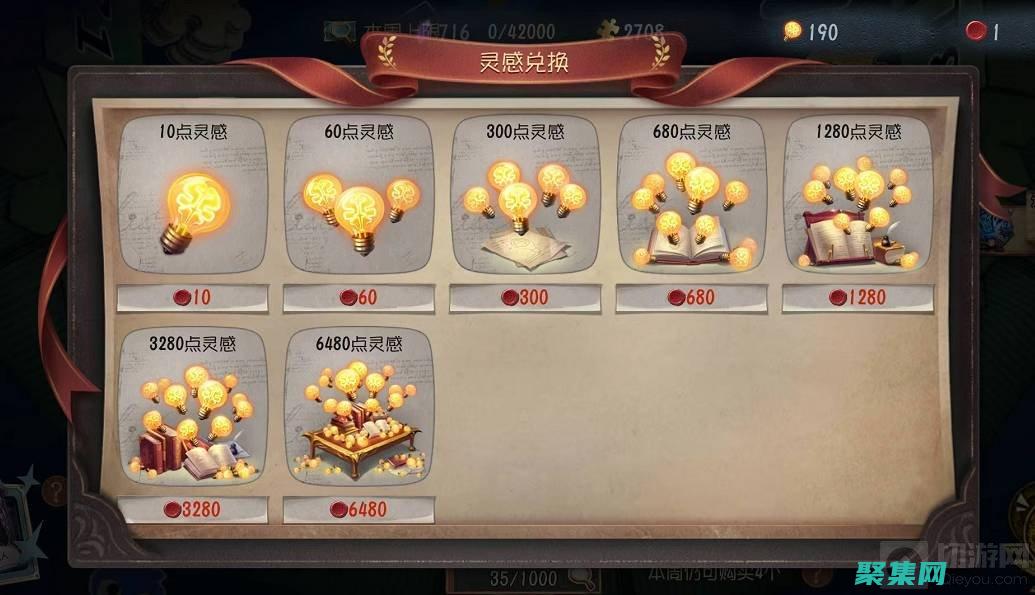1035x595 pixels.
Task: Click the 60 price button
Action: [x=359, y=298]
